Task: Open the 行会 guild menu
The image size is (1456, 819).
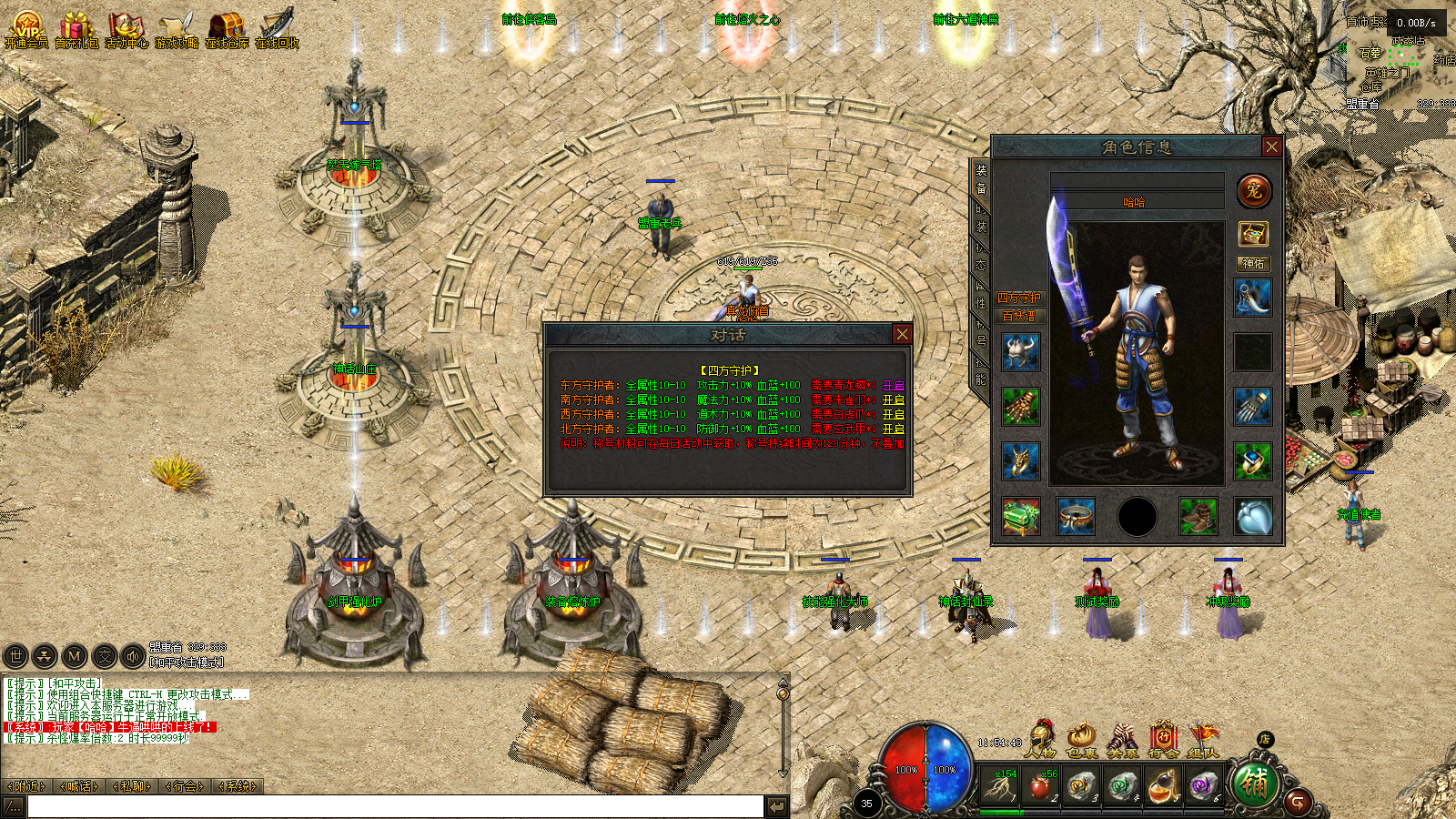Action: [1162, 738]
